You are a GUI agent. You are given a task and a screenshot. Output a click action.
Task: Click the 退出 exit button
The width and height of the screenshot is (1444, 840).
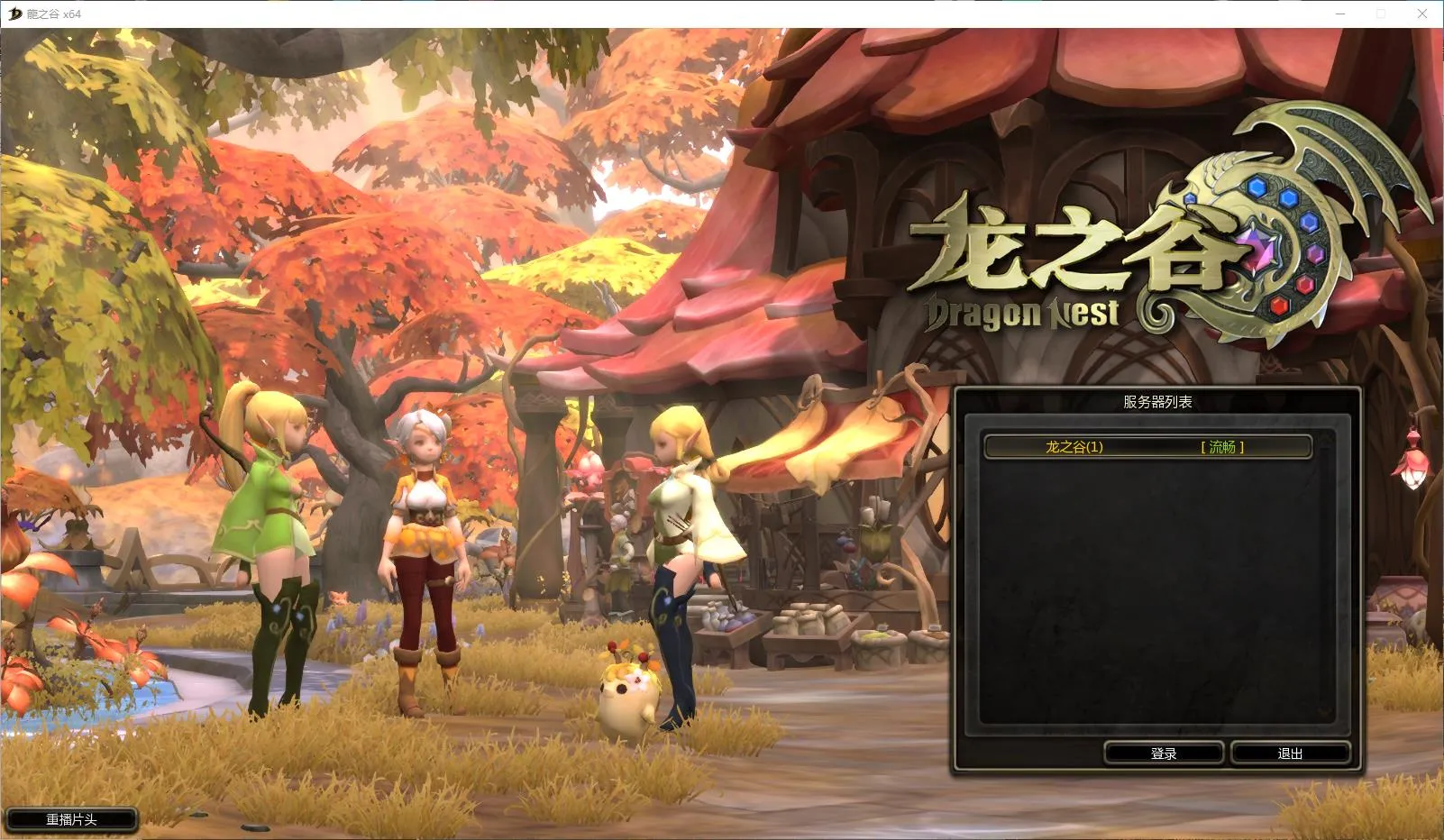click(x=1290, y=753)
